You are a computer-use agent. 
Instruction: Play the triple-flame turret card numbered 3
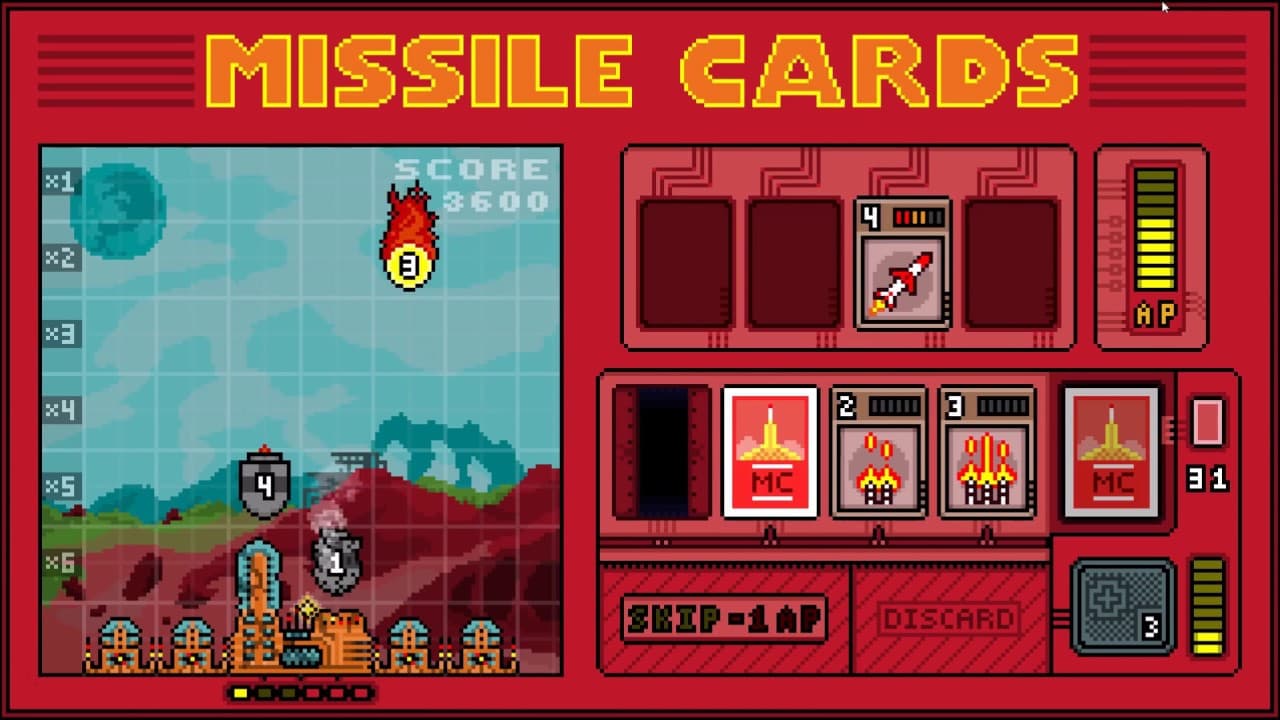pos(986,450)
